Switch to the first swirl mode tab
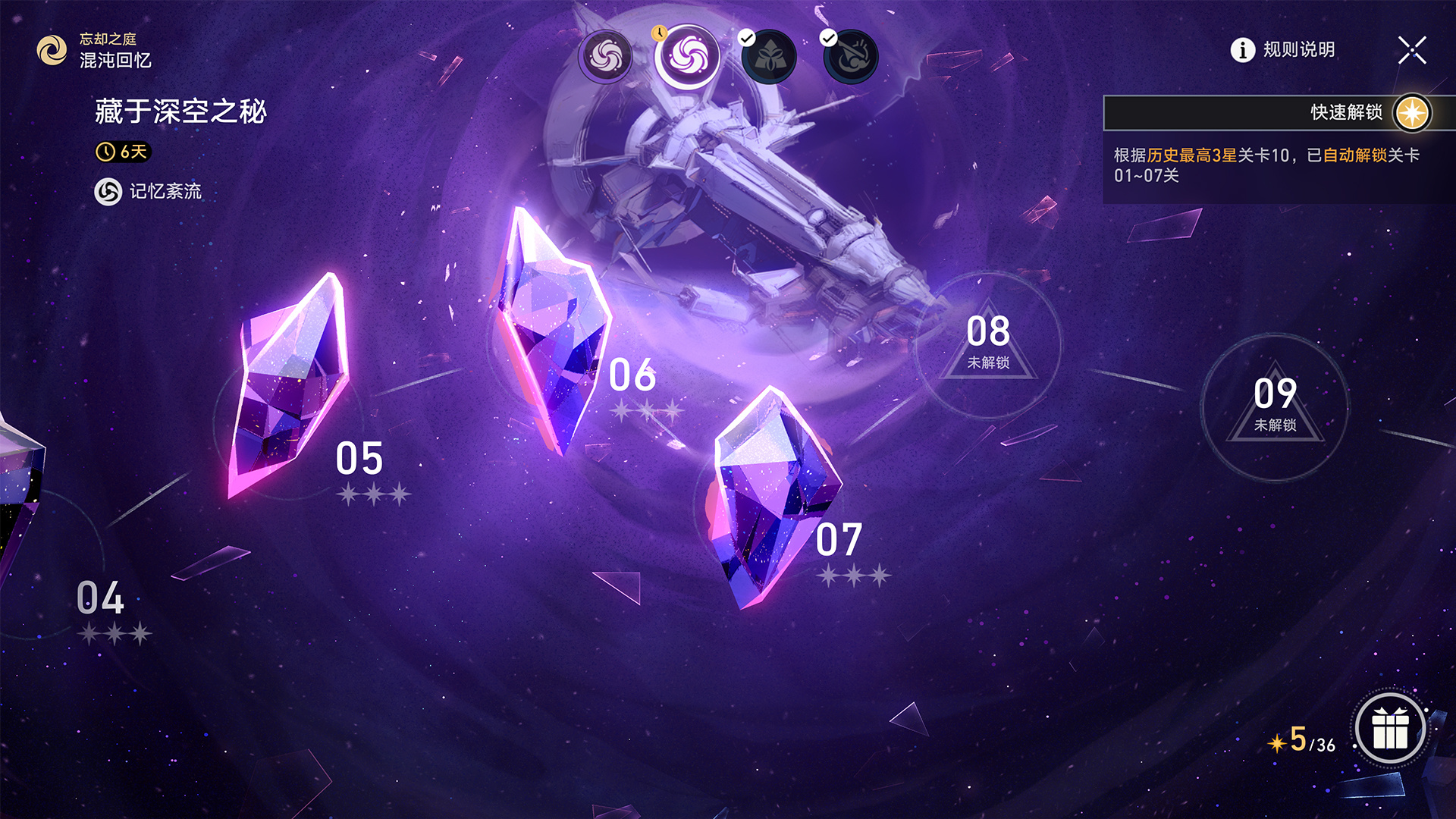 605,55
